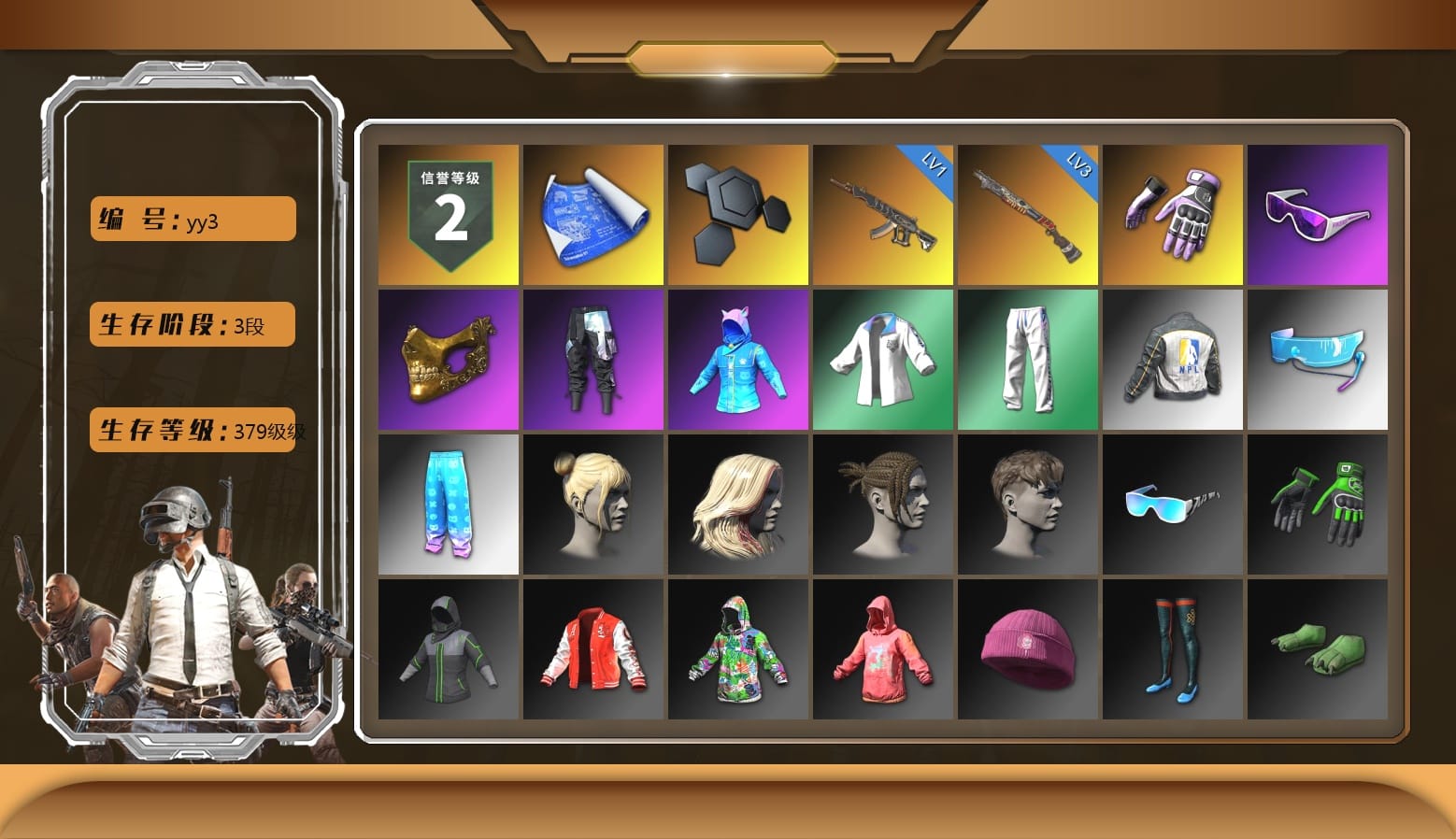The width and height of the screenshot is (1456, 839).
Task: Select the LV3 shotgun skin
Action: click(x=1028, y=213)
